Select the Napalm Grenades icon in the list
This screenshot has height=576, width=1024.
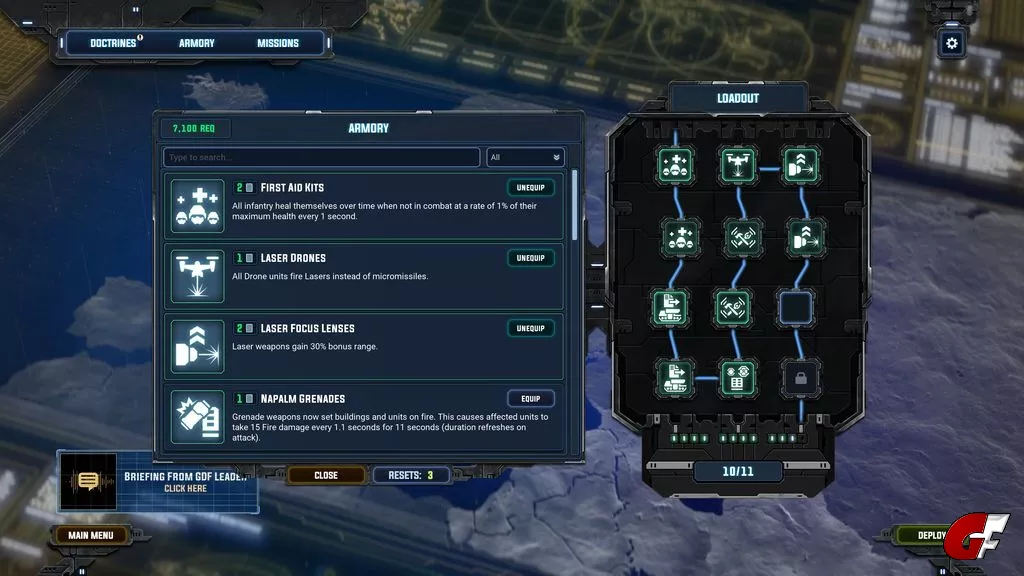click(x=198, y=416)
